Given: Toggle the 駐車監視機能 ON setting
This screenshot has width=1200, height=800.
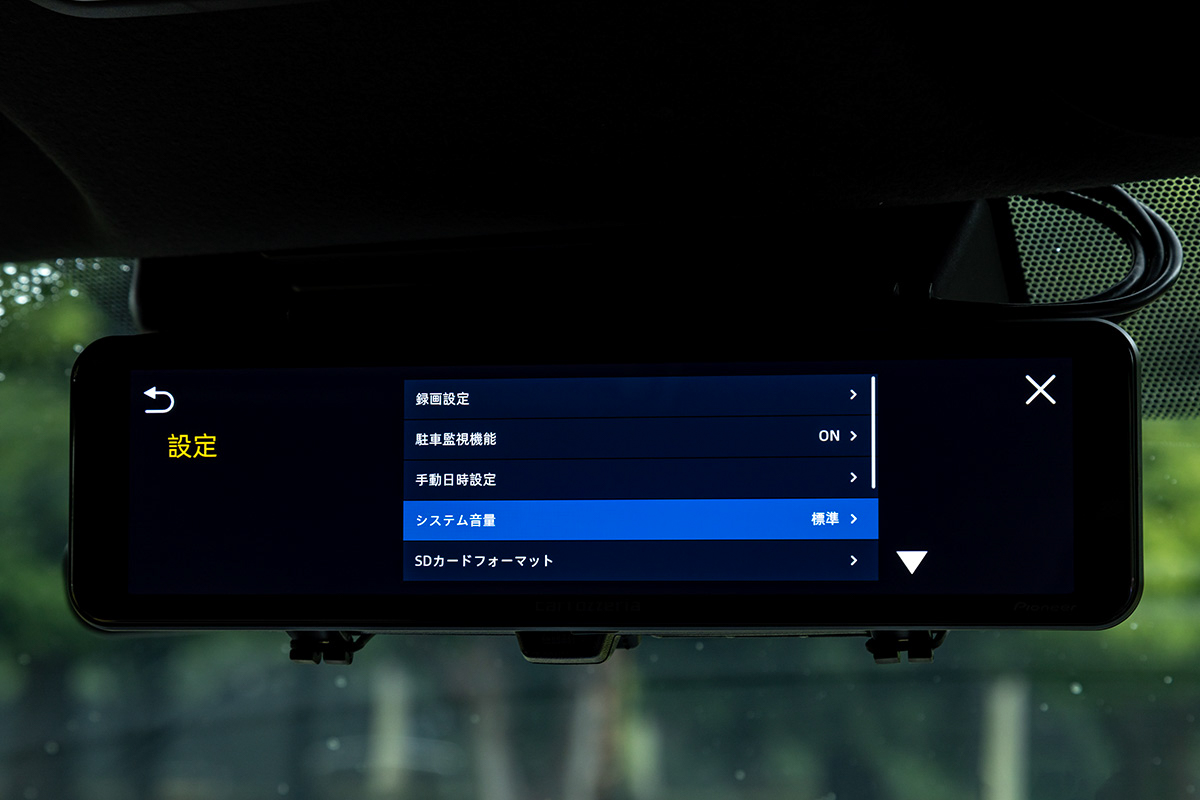Looking at the screenshot, I should 638,437.
